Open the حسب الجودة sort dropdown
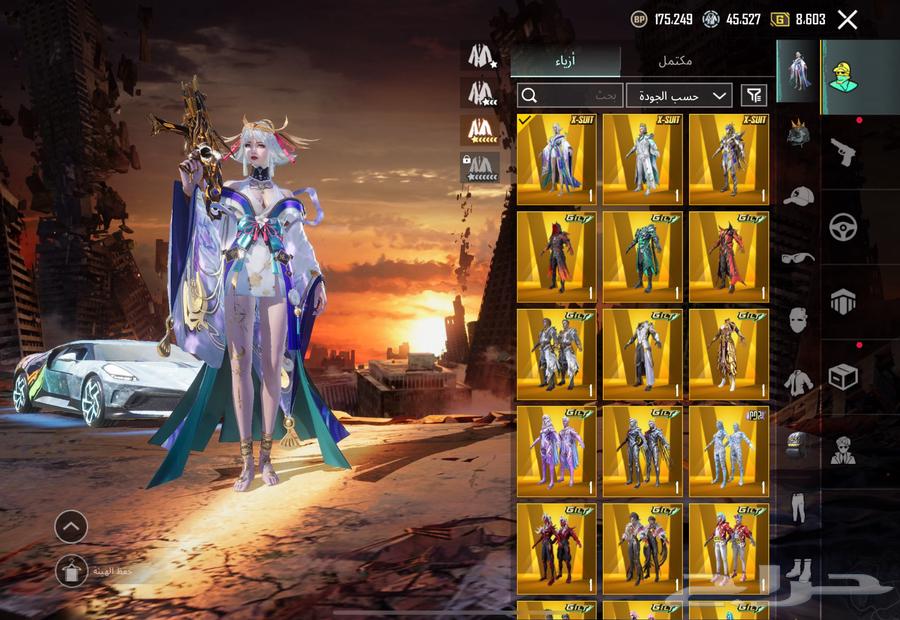900x620 pixels. tap(679, 95)
